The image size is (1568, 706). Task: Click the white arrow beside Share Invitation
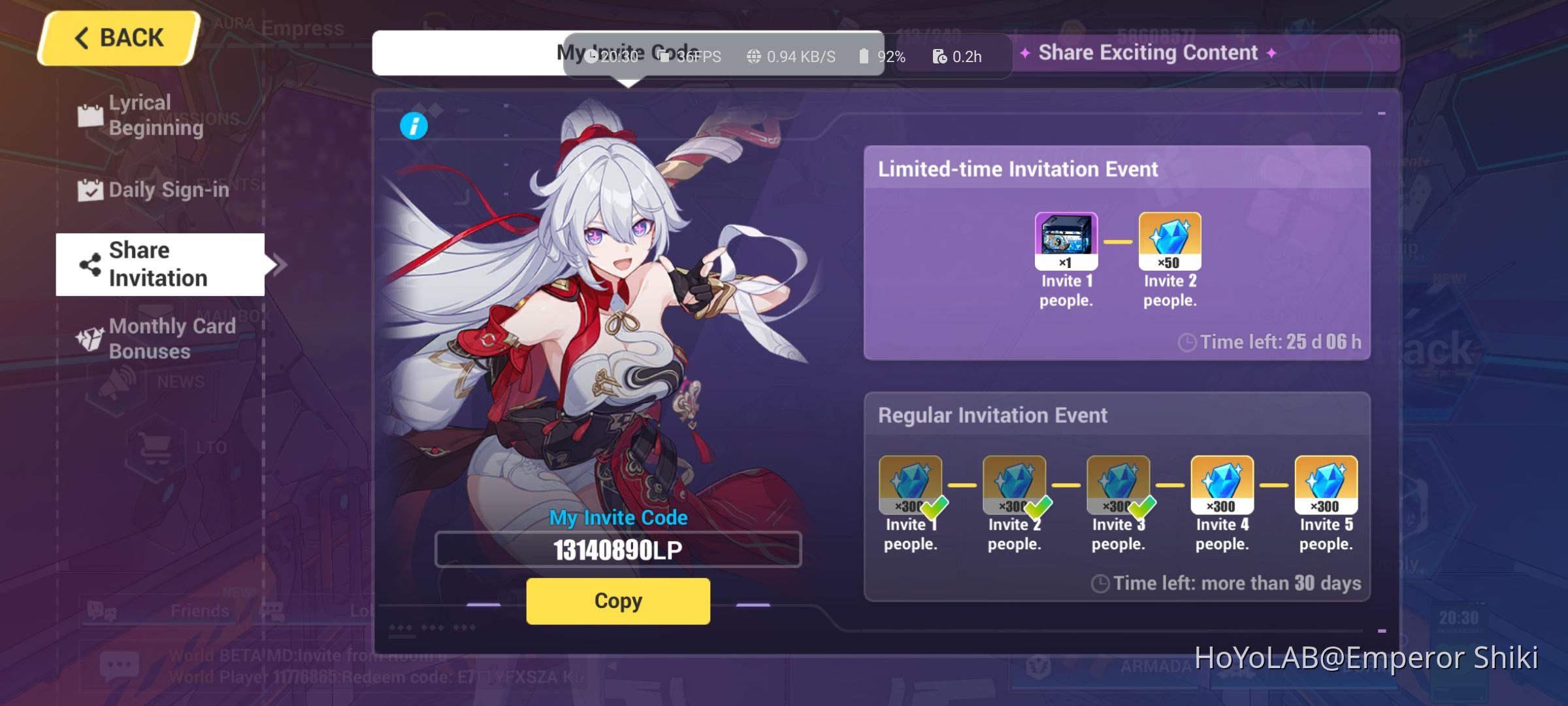[280, 264]
